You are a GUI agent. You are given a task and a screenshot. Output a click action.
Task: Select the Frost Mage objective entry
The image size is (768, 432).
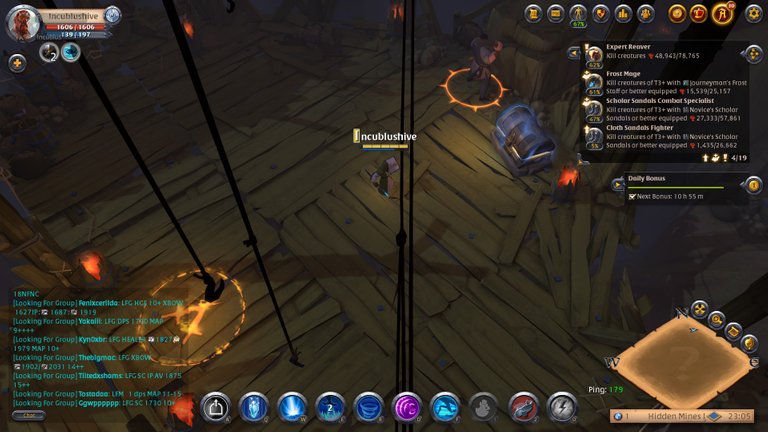(660, 82)
